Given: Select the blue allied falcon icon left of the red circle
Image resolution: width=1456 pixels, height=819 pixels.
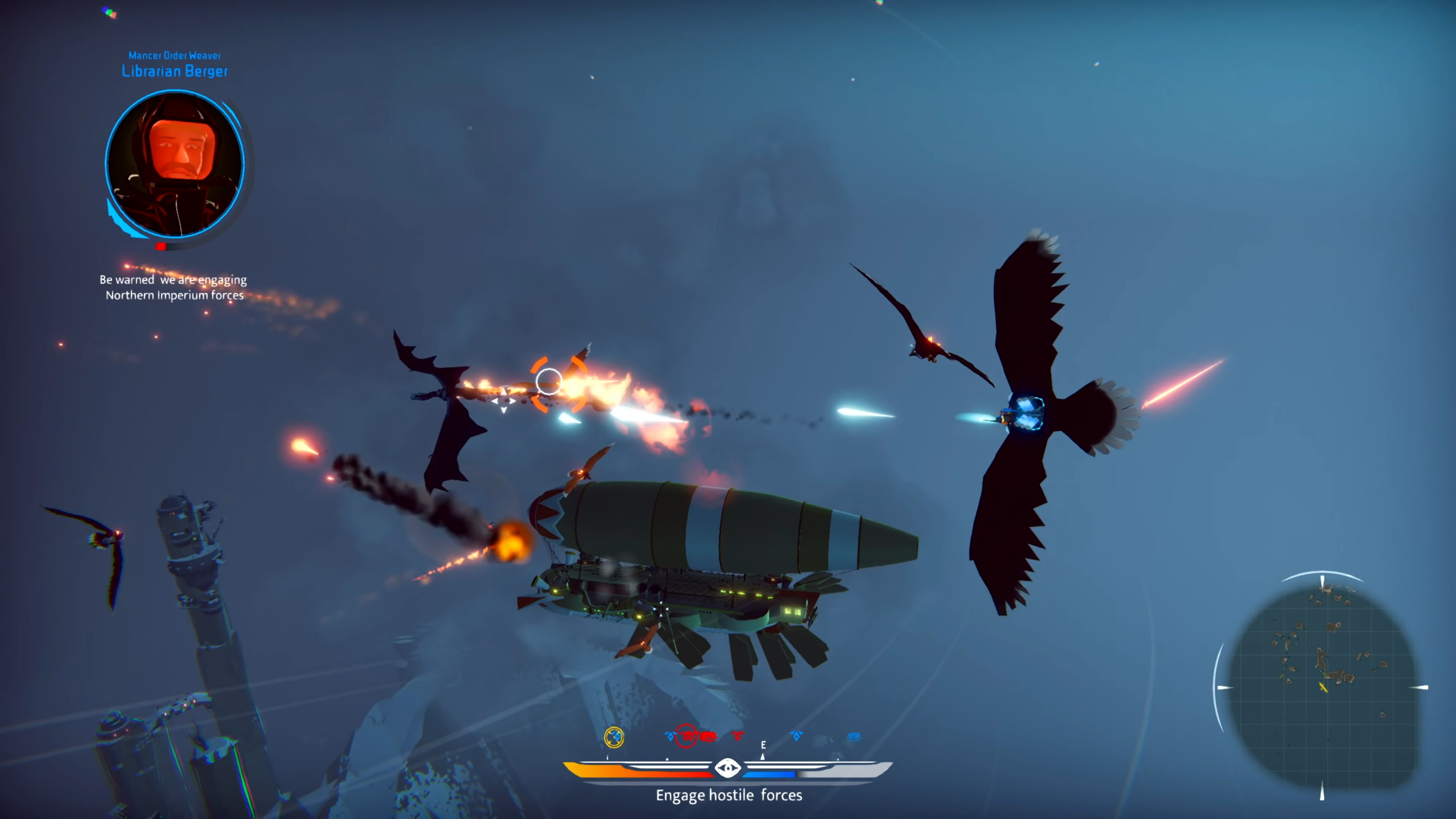Looking at the screenshot, I should 670,736.
